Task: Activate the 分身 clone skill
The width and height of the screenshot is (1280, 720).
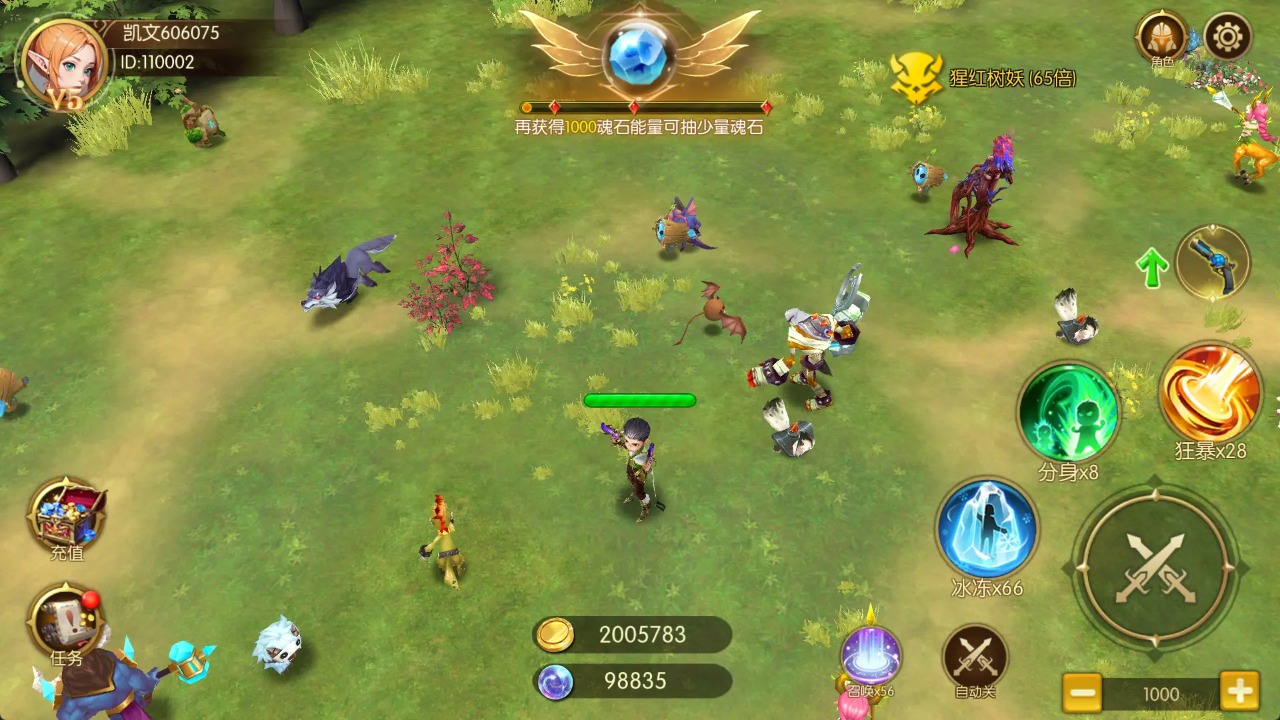Action: (x=1067, y=412)
